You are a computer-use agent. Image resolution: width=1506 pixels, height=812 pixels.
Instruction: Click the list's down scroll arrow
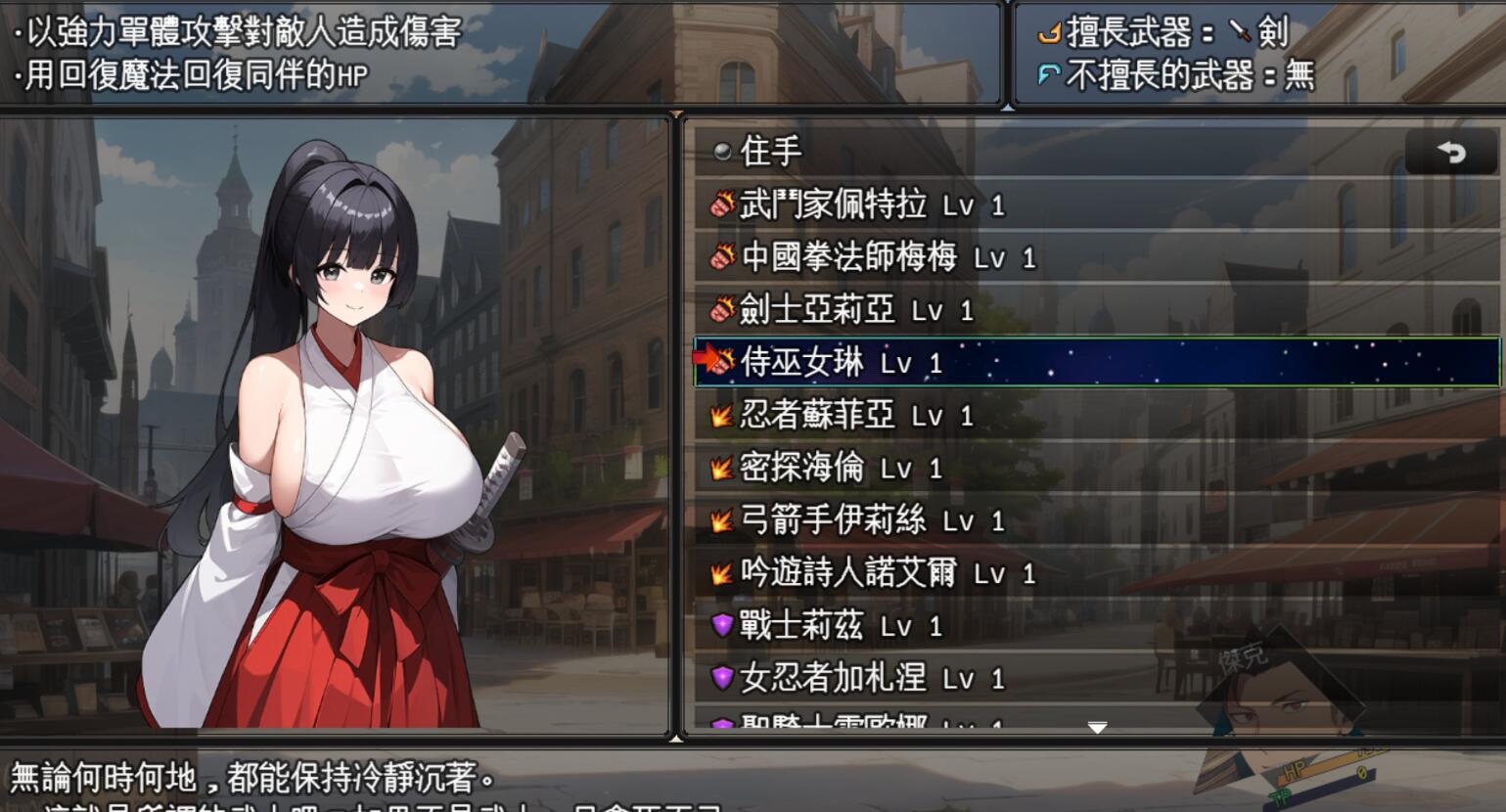click(1097, 728)
